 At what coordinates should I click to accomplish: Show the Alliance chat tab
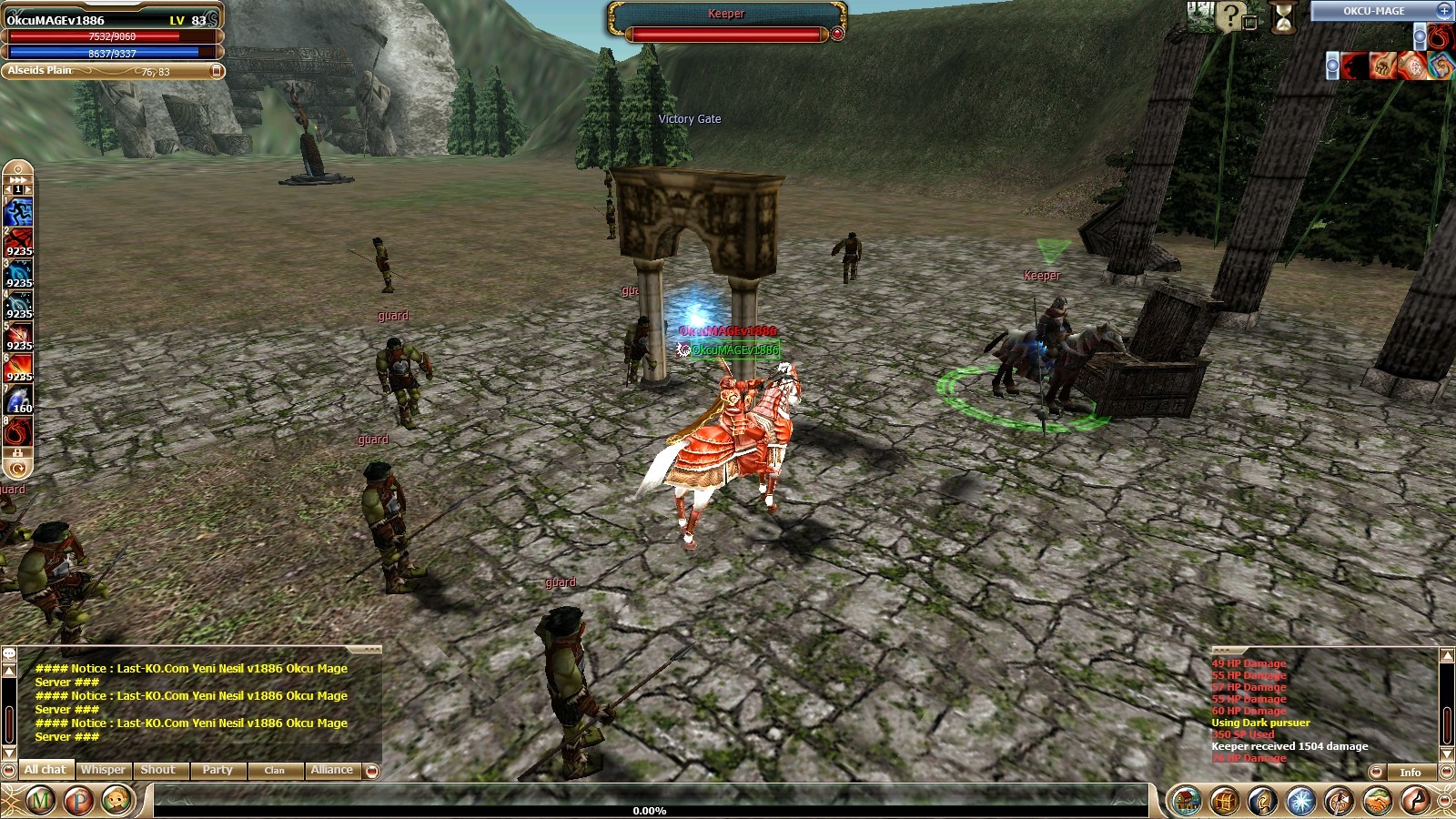(x=331, y=770)
